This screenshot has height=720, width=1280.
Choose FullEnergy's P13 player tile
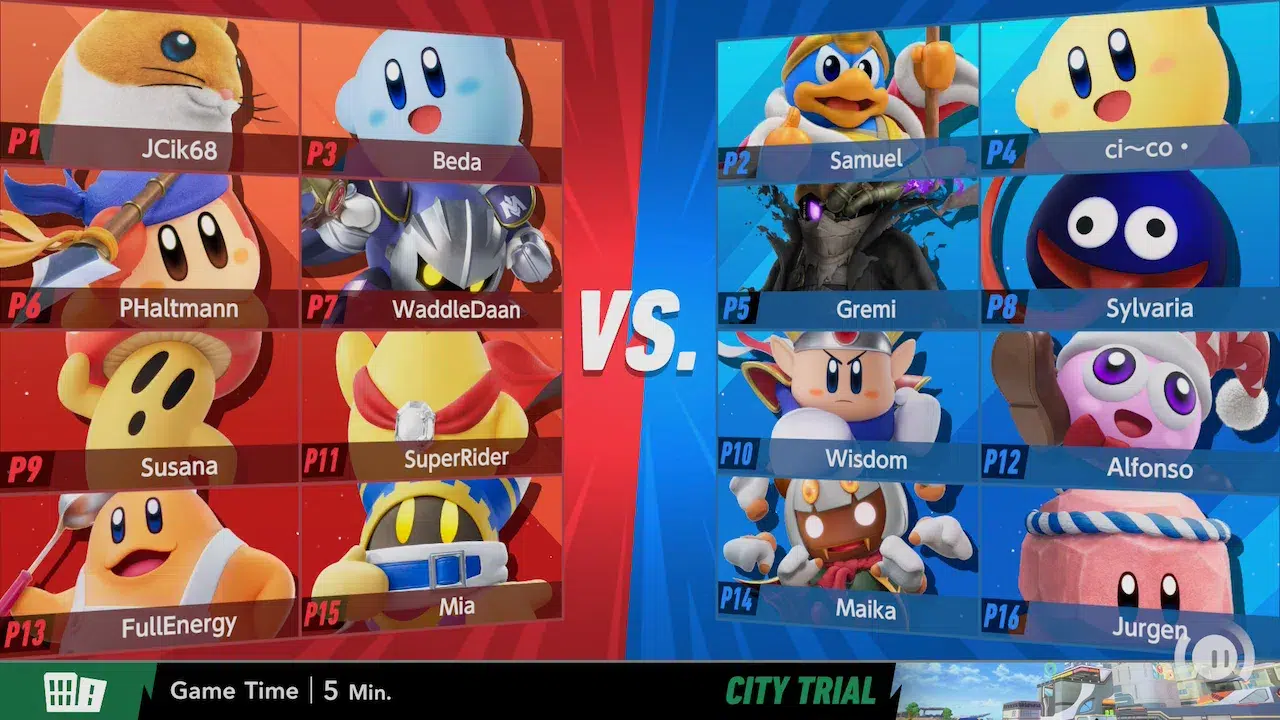150,565
